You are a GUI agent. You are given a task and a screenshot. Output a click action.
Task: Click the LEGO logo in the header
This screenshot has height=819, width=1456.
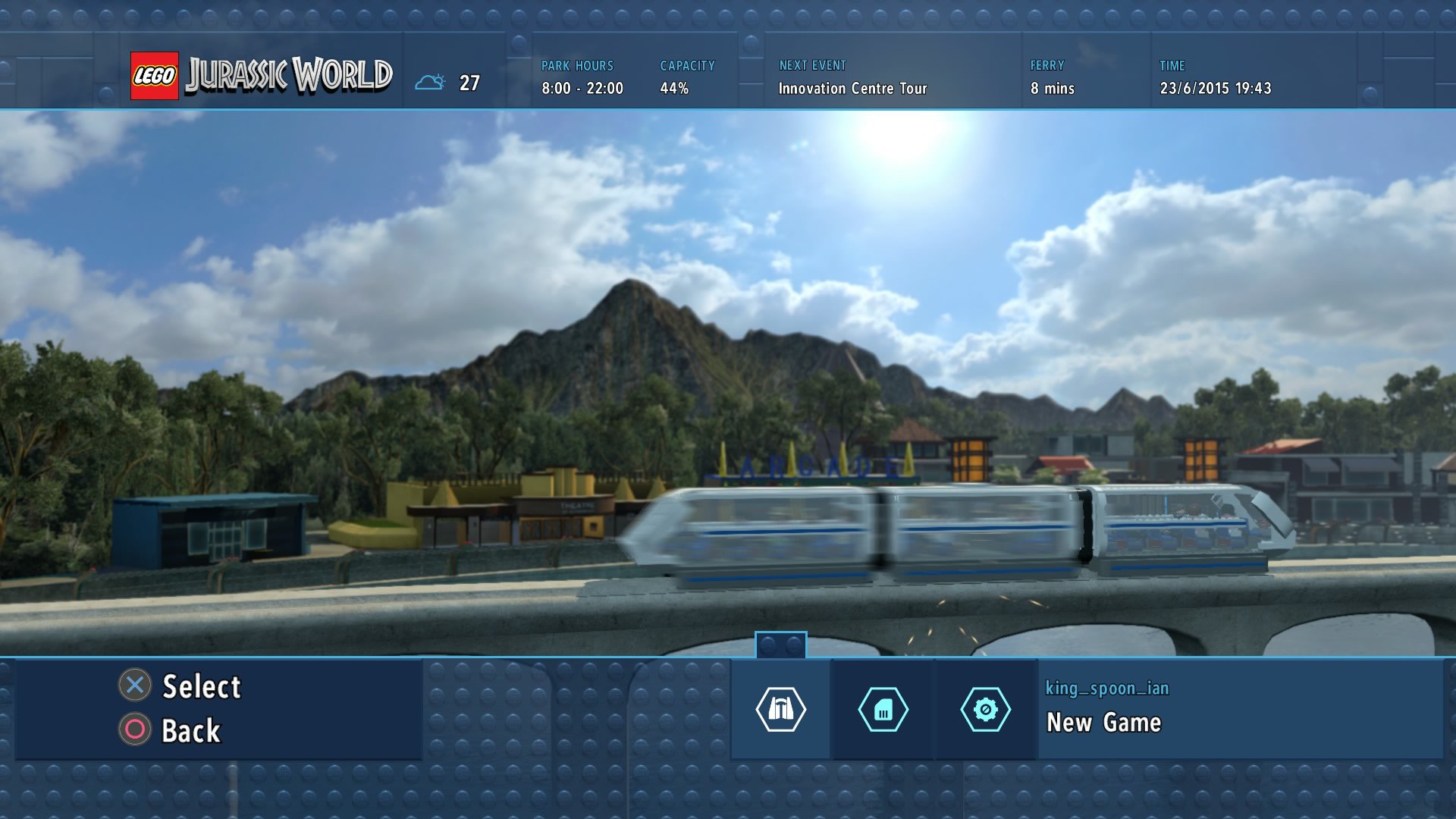coord(155,75)
